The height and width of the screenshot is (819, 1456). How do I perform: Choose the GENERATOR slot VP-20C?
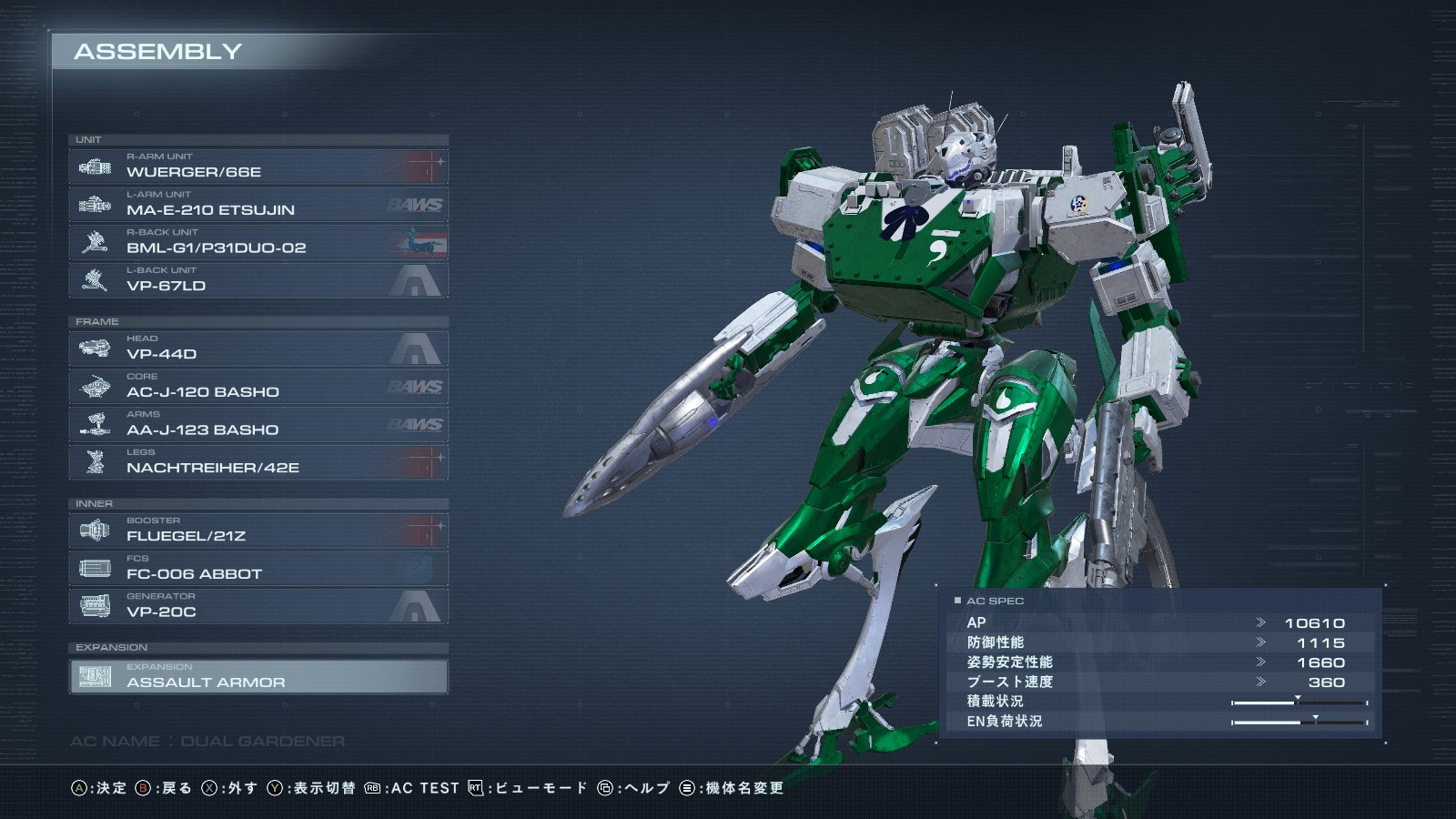pyautogui.click(x=258, y=606)
